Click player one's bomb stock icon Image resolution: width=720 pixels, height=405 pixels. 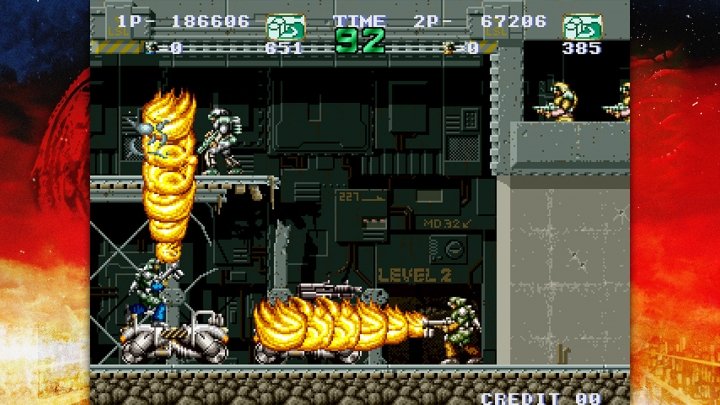(x=151, y=46)
